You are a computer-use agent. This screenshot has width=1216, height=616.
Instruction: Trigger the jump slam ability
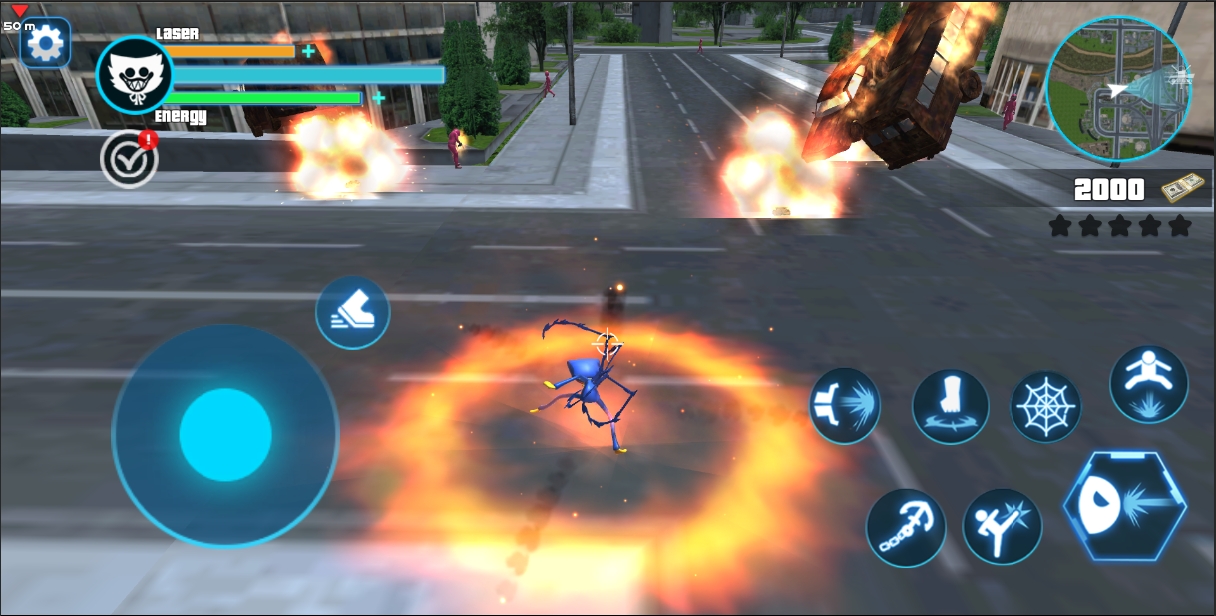click(1149, 384)
